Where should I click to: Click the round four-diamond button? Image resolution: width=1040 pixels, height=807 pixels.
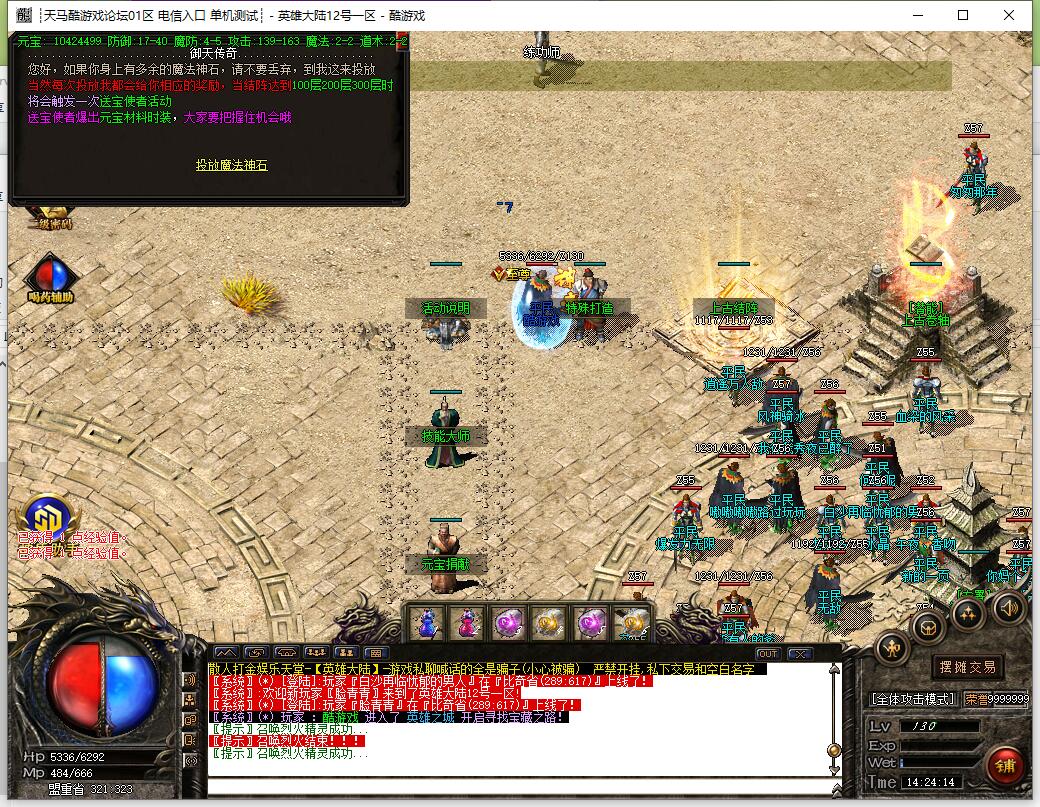tap(967, 613)
